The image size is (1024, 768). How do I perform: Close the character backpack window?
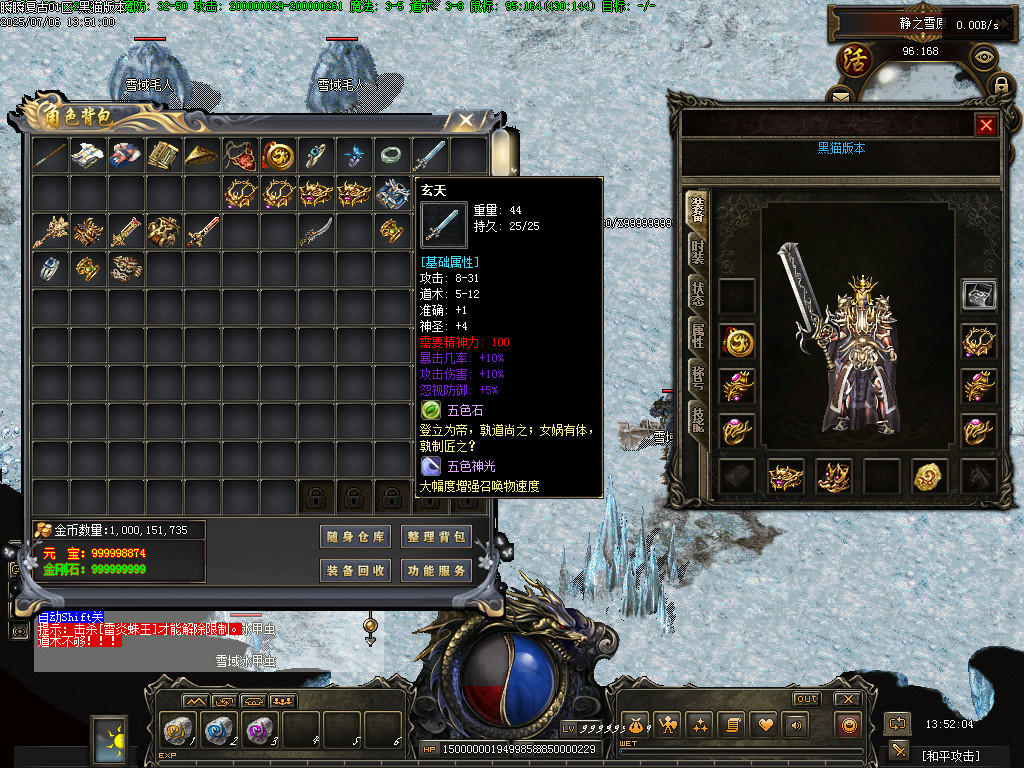(465, 121)
